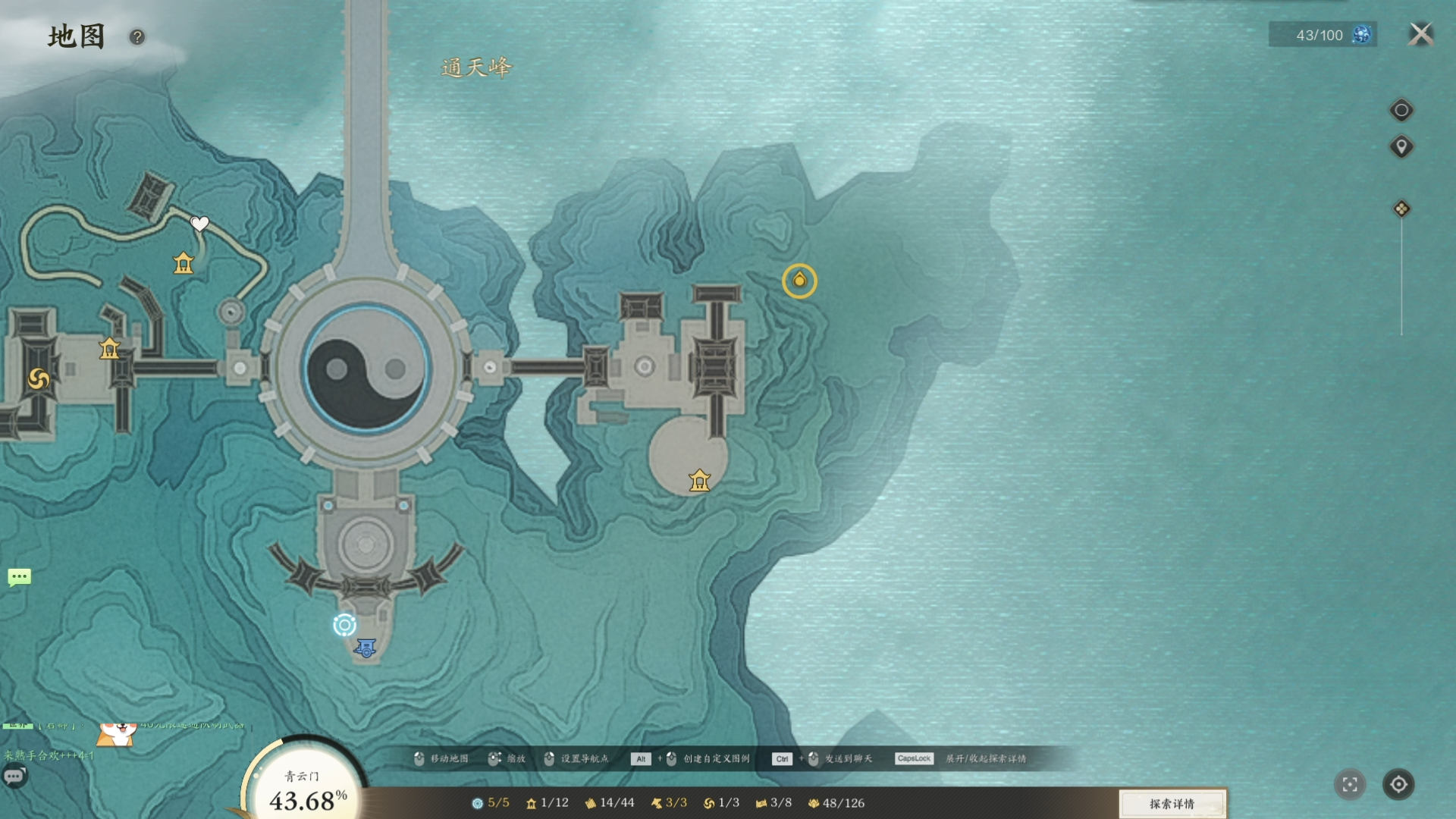
Task: Select the shrine marker below the heart
Action: tap(184, 264)
